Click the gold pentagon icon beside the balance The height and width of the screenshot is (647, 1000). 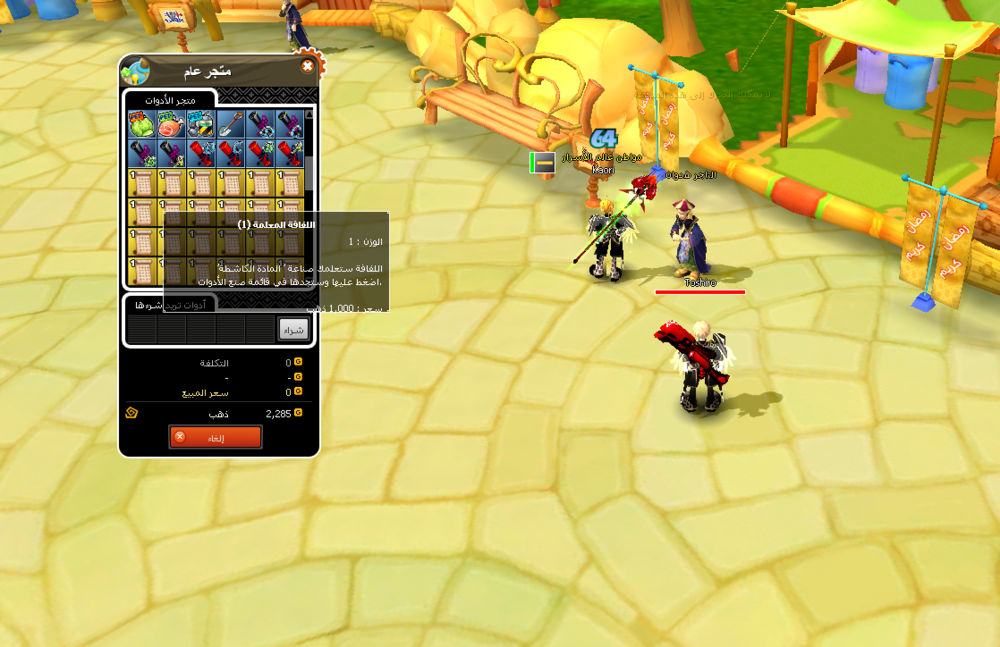[131, 413]
